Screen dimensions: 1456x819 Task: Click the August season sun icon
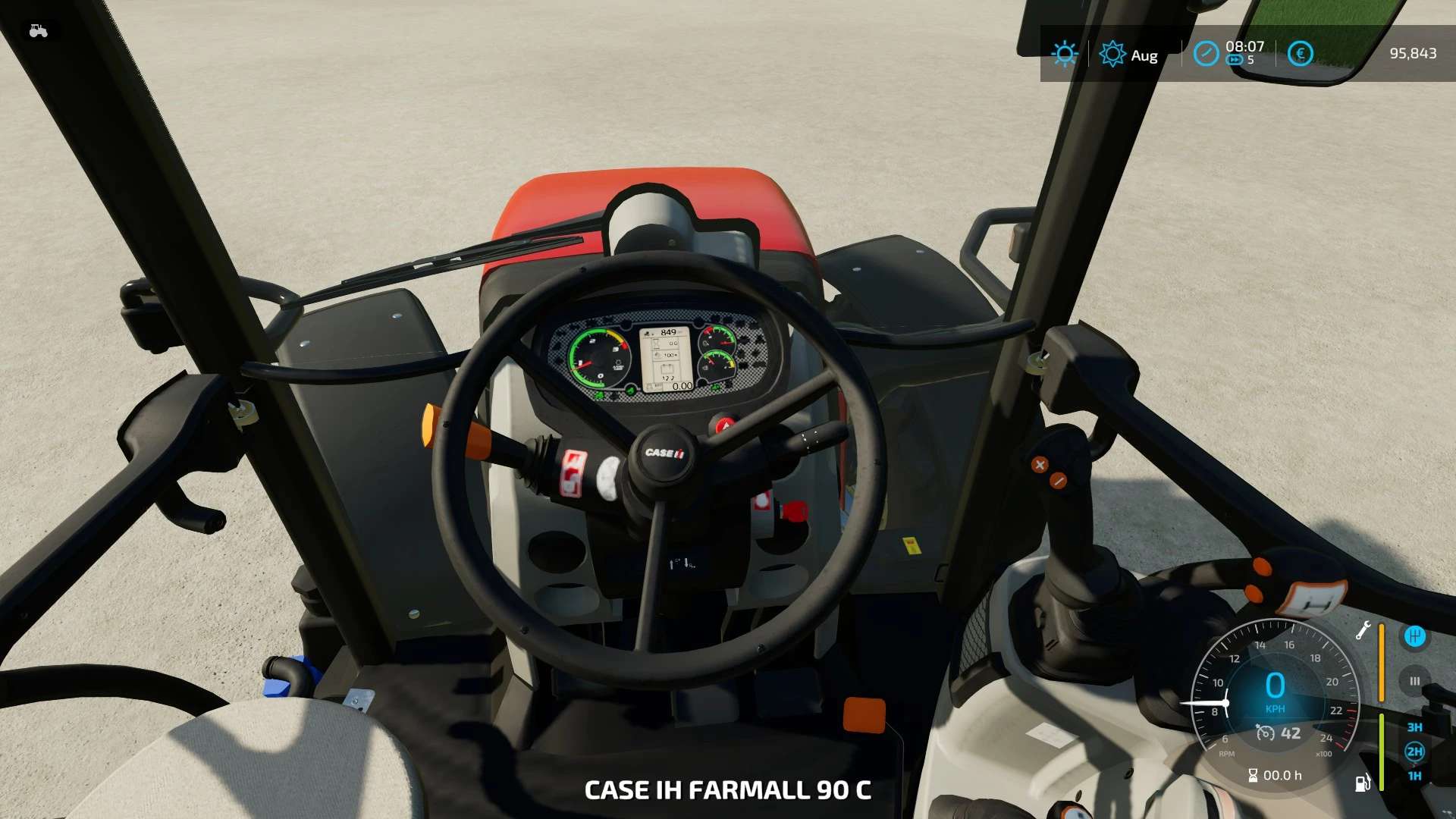tap(1112, 54)
